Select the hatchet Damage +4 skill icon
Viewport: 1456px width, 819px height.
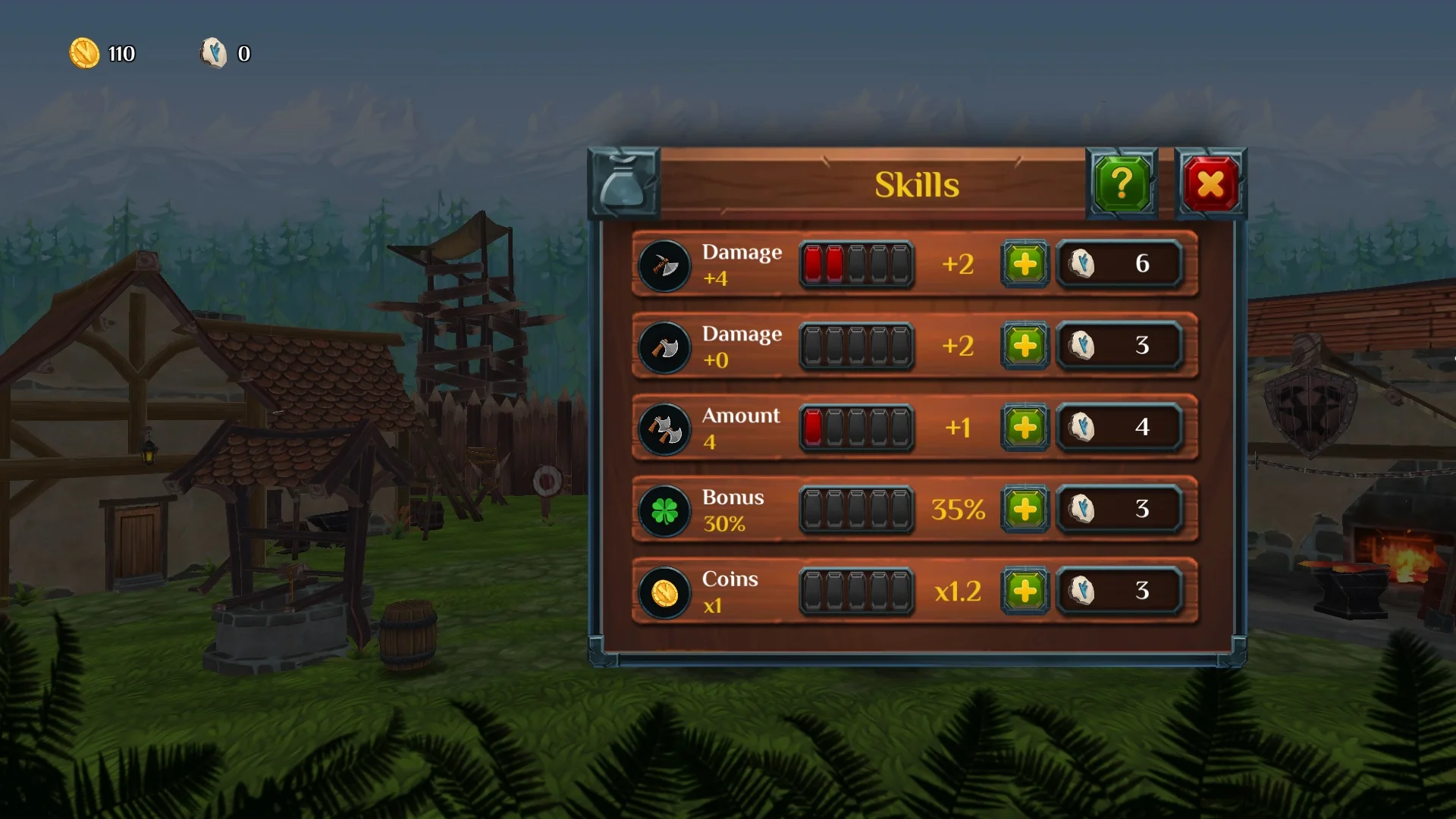(664, 265)
